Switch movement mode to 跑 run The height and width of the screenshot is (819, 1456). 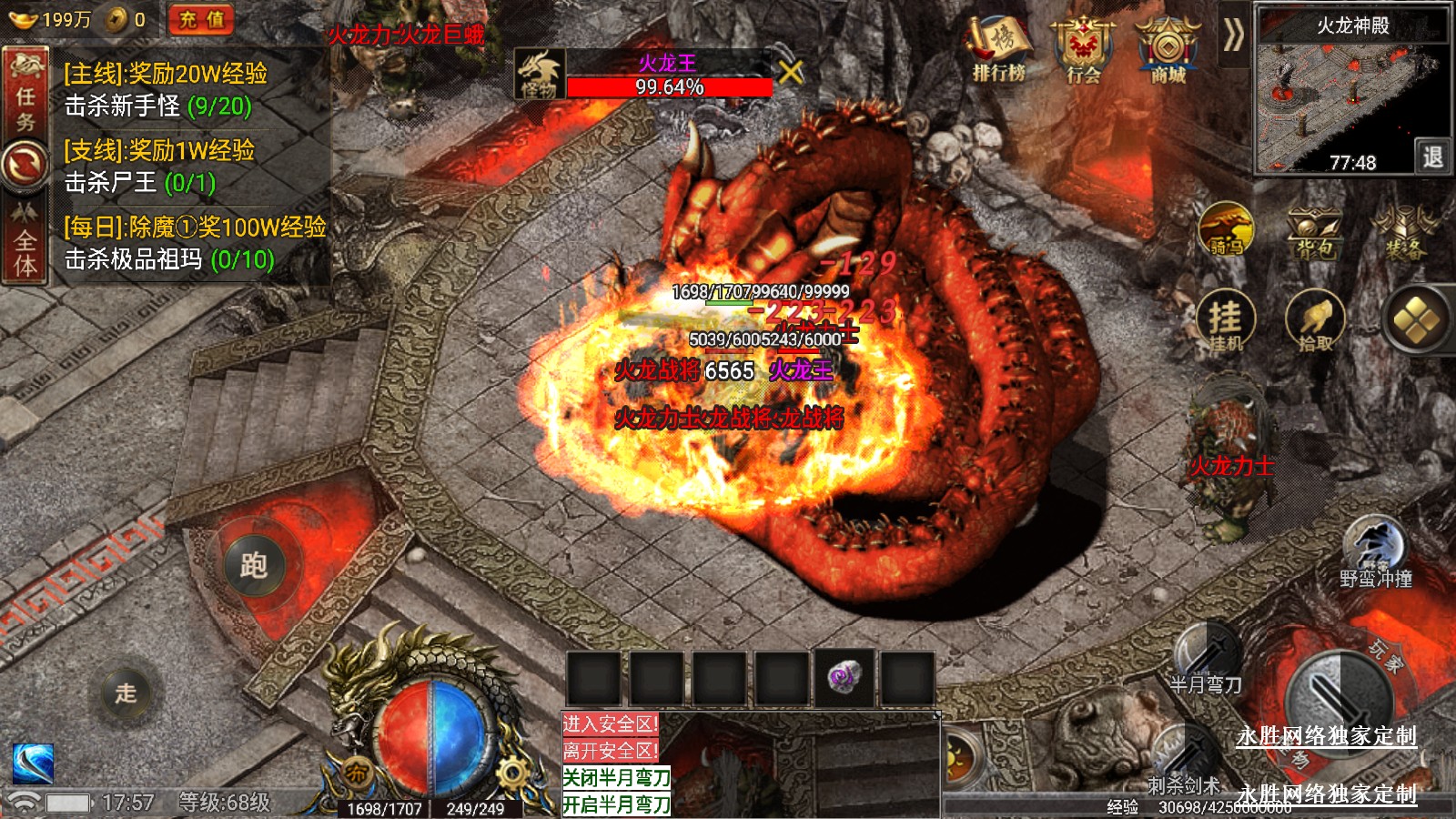[x=254, y=565]
